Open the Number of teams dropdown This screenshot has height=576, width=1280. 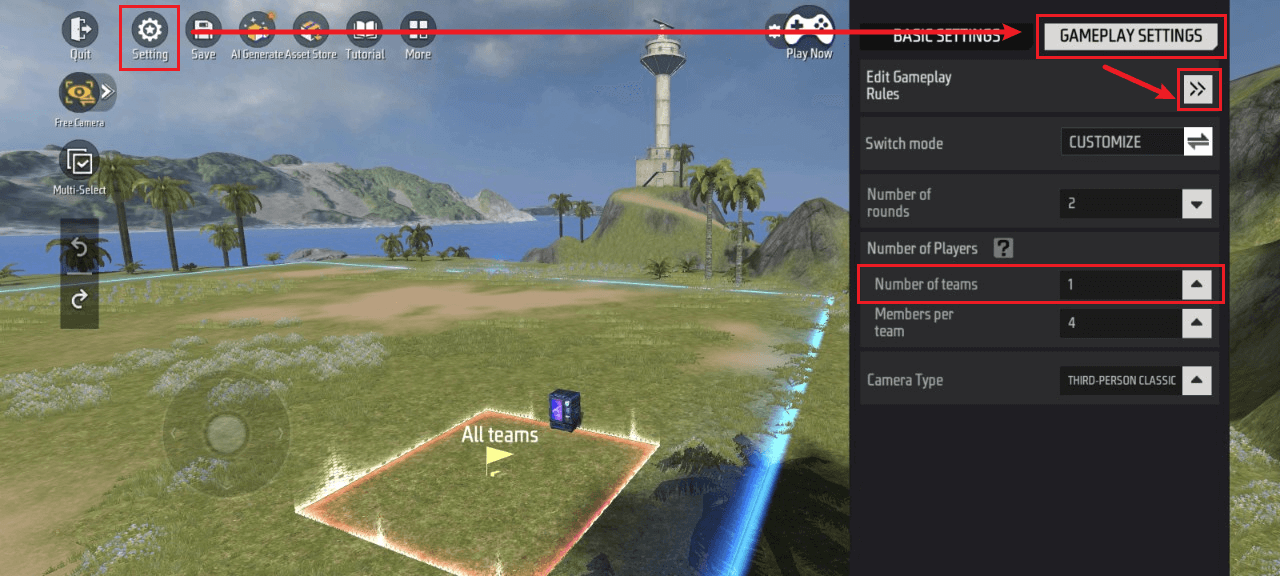pyautogui.click(x=1197, y=285)
